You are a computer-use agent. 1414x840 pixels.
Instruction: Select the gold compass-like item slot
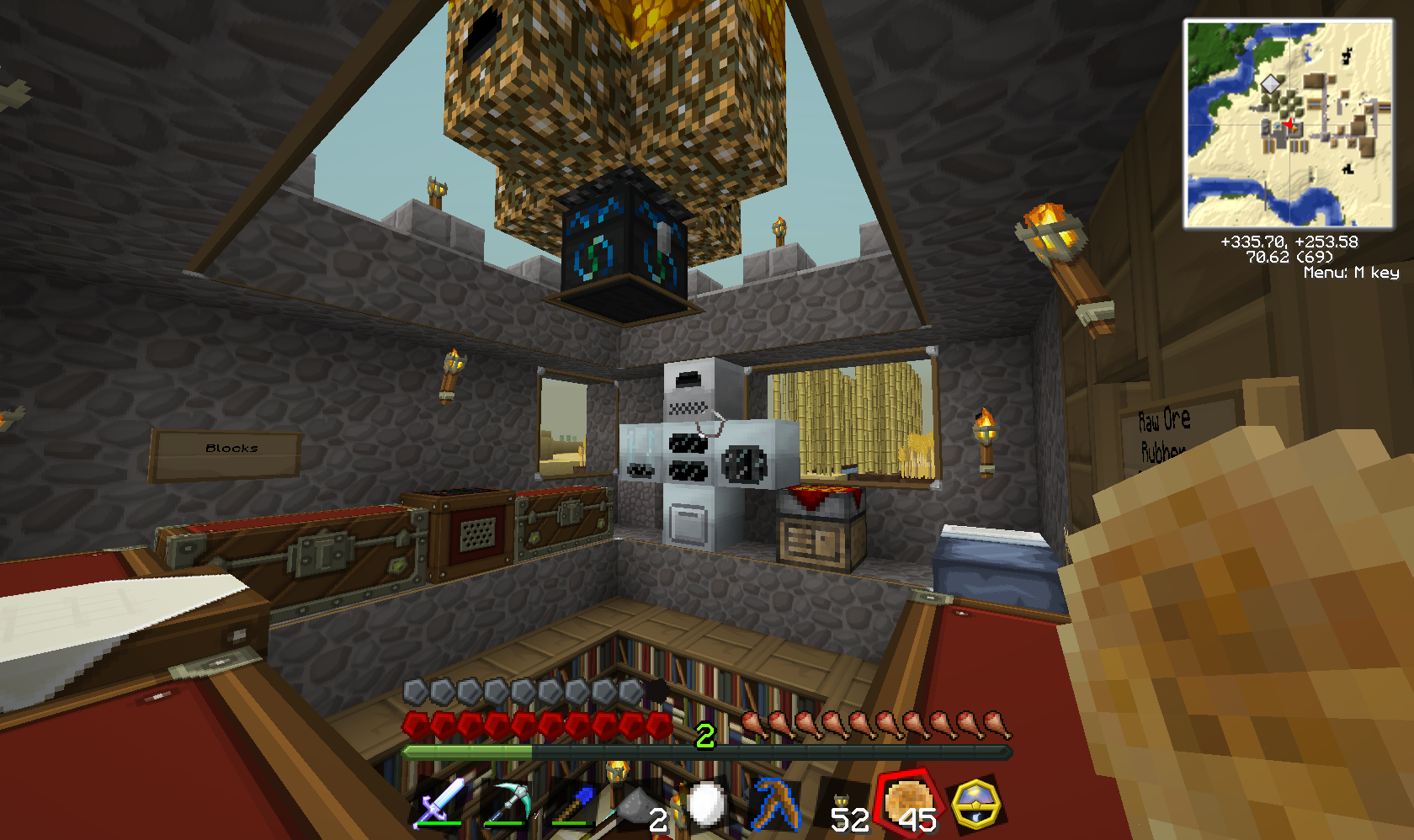[x=975, y=804]
